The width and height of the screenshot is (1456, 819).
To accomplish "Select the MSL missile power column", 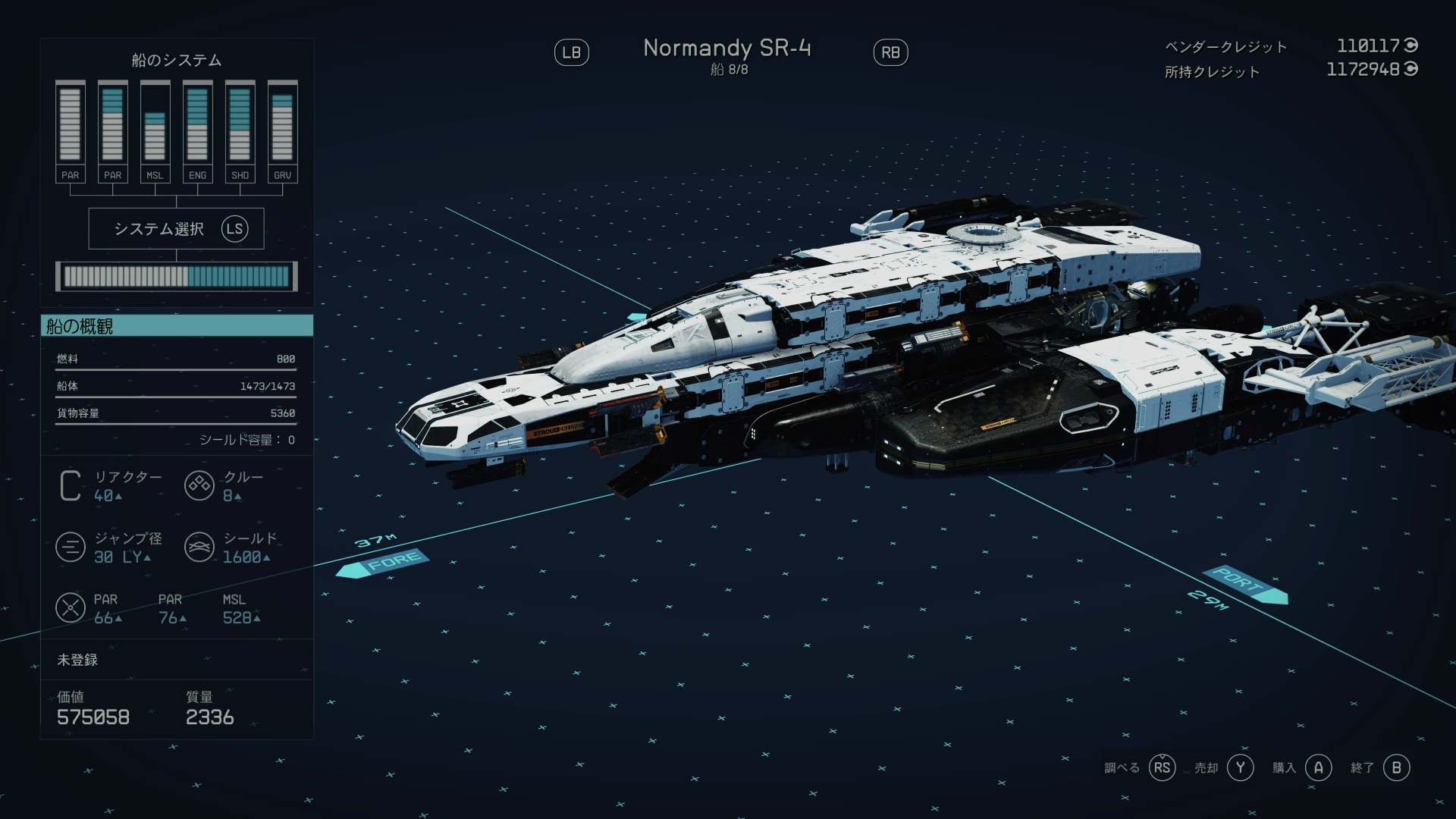I will [155, 131].
